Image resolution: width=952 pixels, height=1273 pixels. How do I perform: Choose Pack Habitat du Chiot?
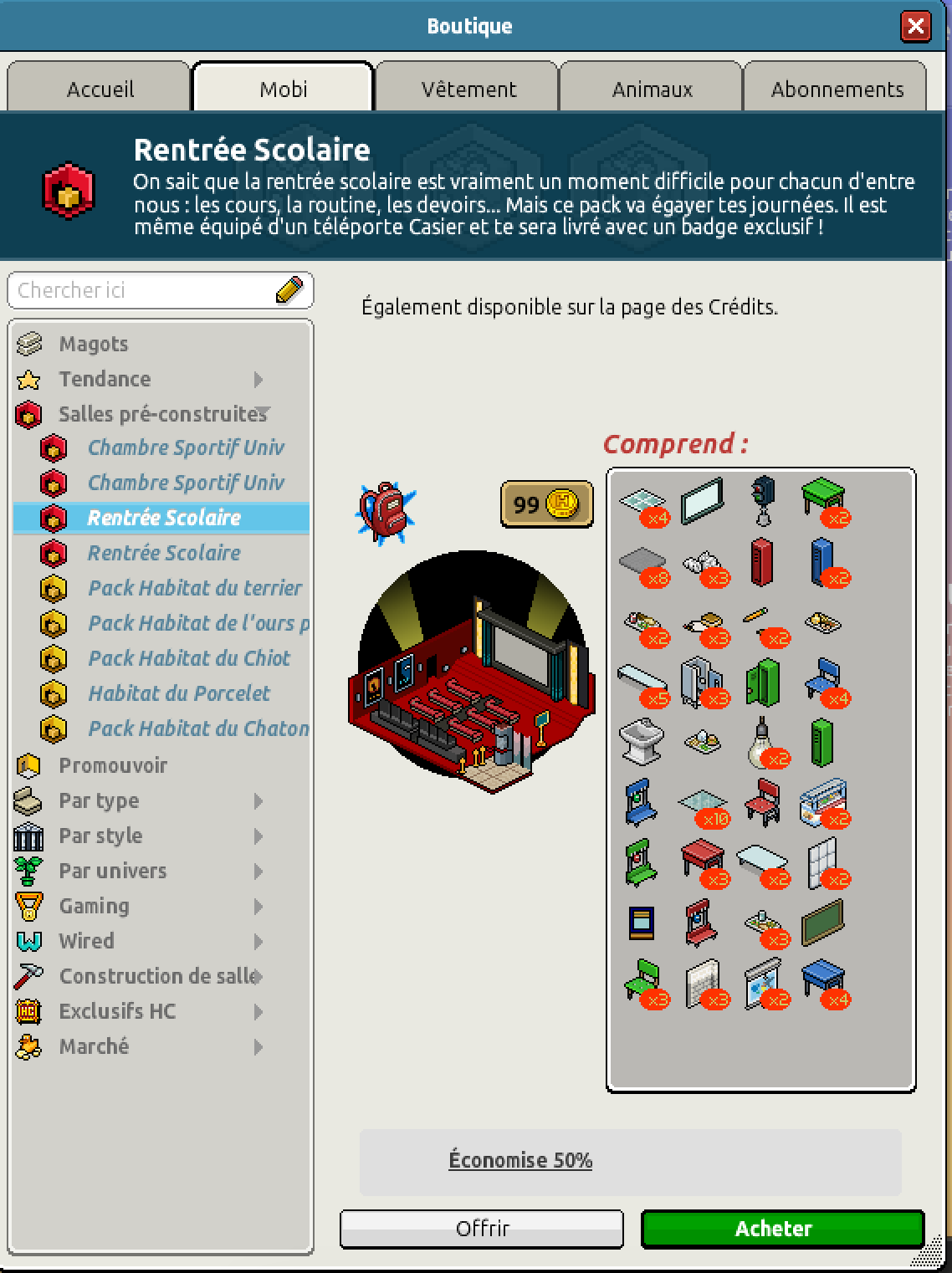click(189, 658)
